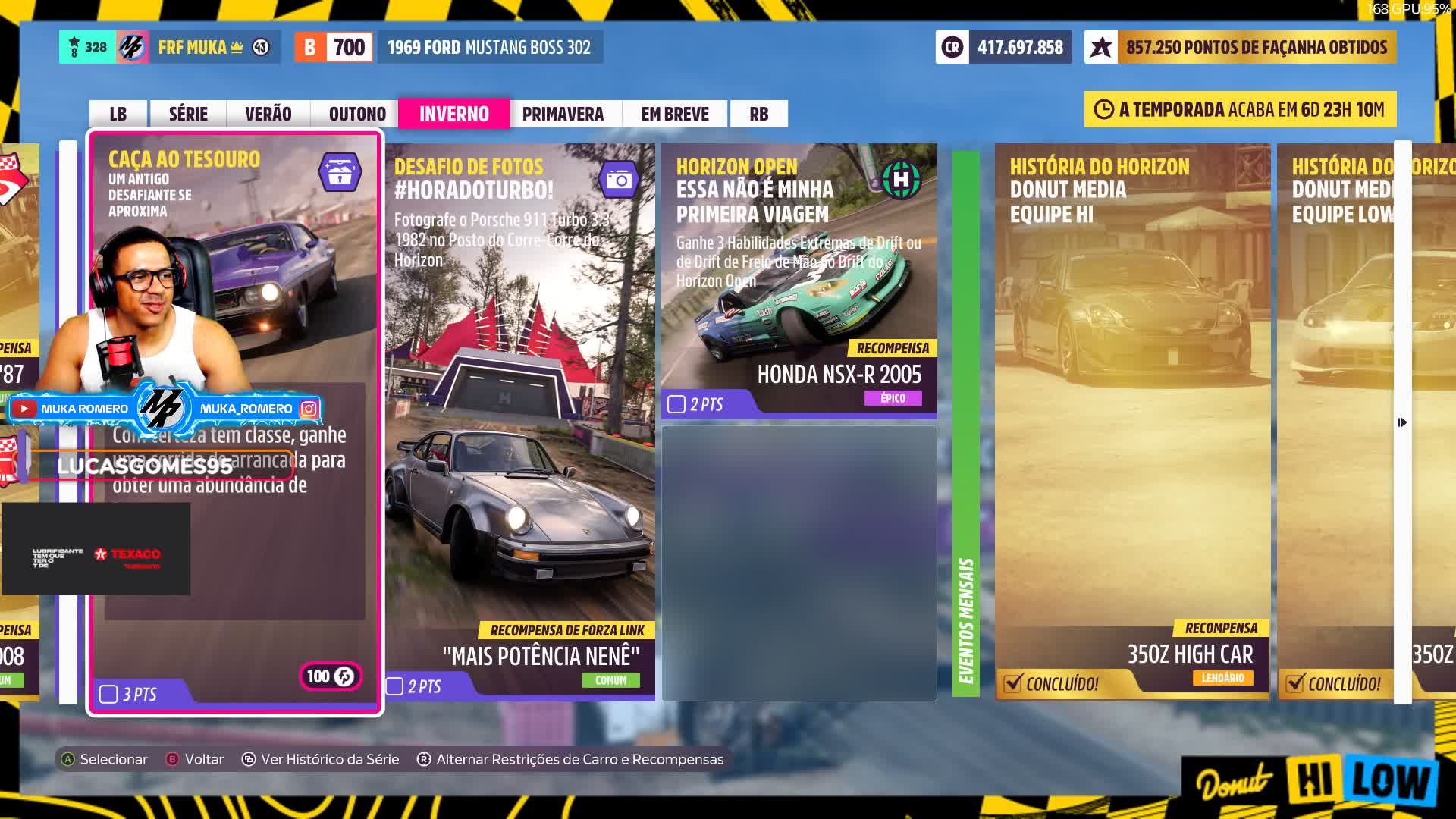This screenshot has height=819, width=1456.
Task: Select the Outono tab
Action: pos(357,114)
